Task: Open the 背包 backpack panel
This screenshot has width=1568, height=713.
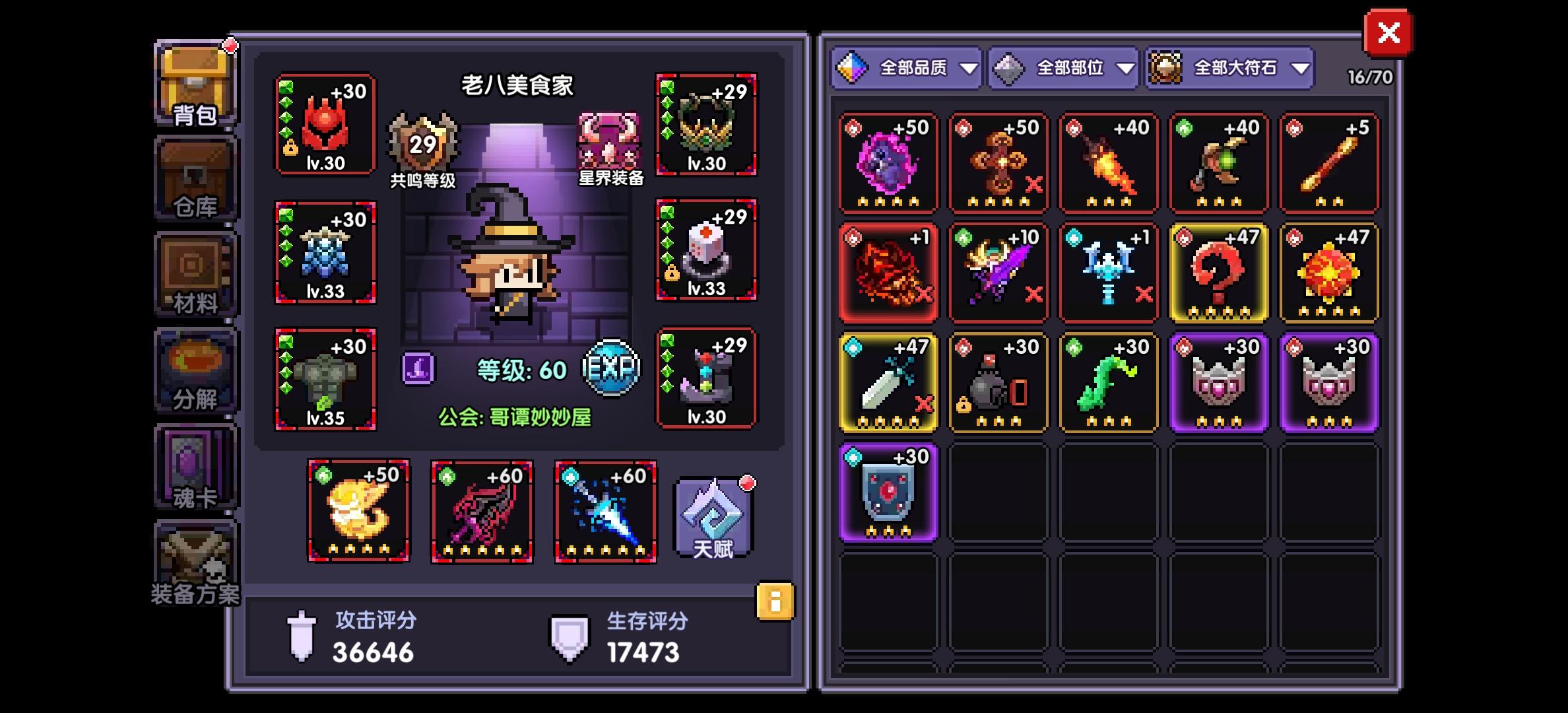Action: click(195, 86)
